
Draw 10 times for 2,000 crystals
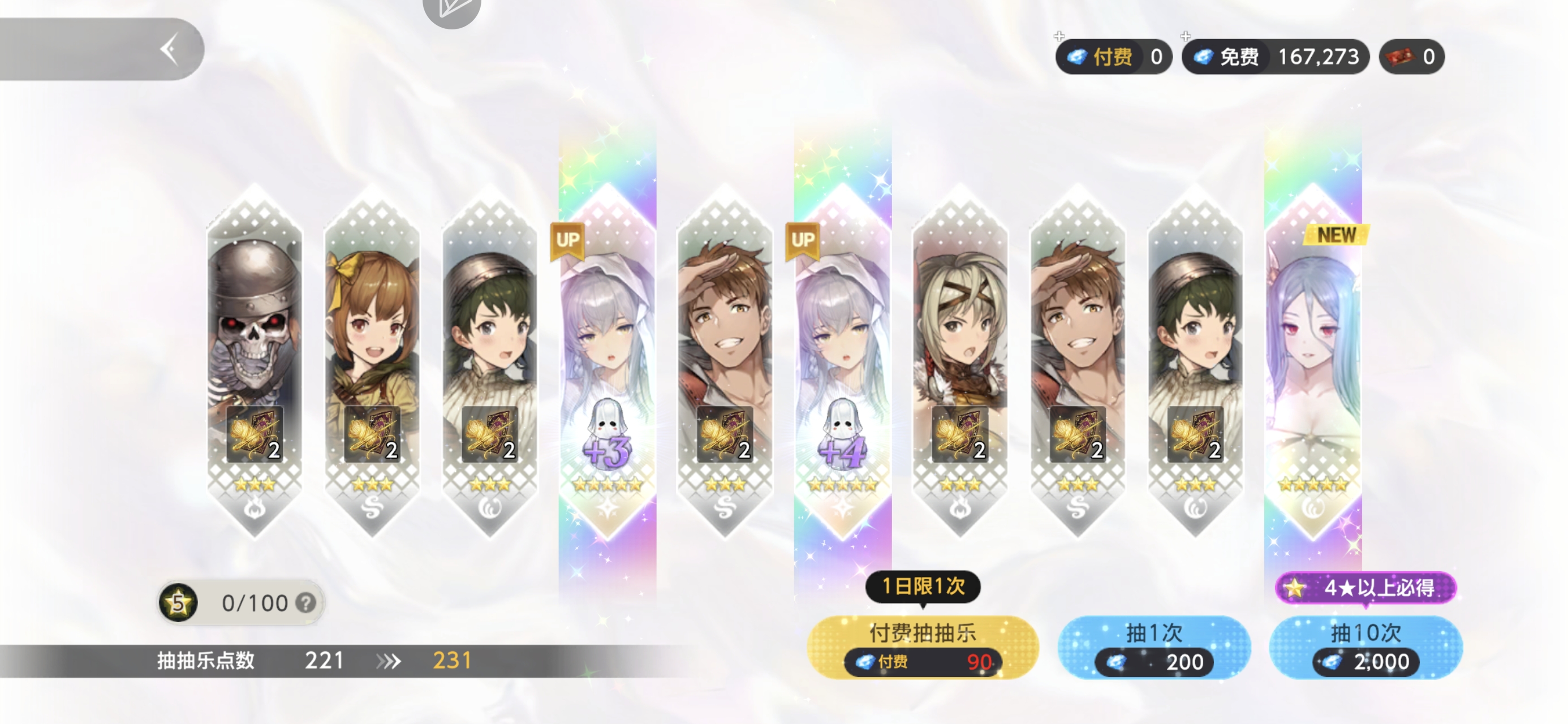pyautogui.click(x=1365, y=647)
